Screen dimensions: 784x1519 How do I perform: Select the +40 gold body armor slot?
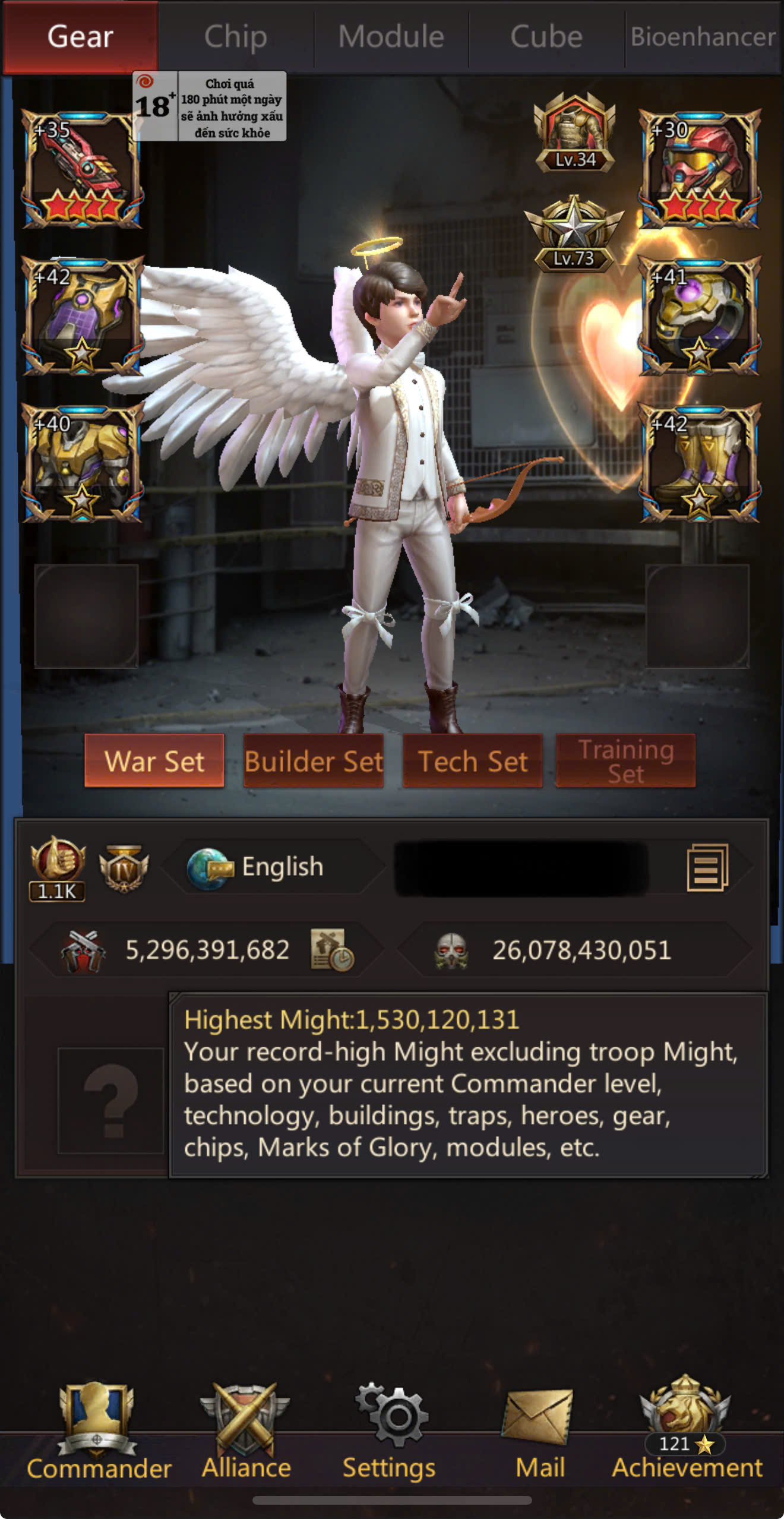82,463
